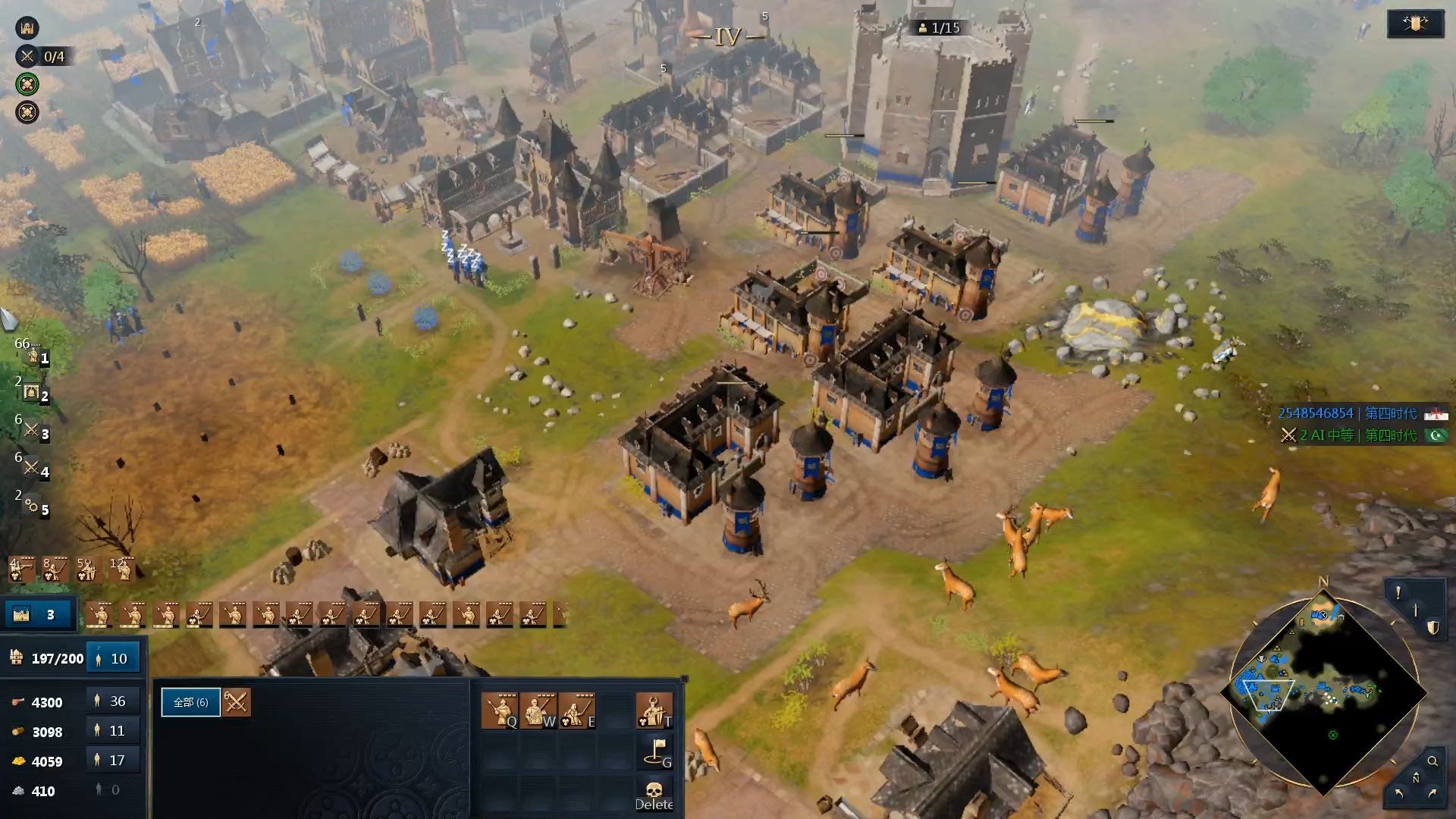This screenshot has height=819, width=1456.
Task: Open the minimap overview
Action: pyautogui.click(x=1323, y=694)
